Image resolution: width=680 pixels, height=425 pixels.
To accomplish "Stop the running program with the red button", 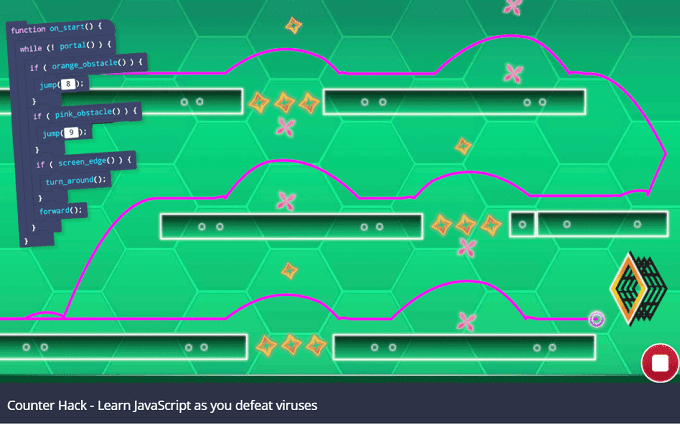I will (x=660, y=362).
